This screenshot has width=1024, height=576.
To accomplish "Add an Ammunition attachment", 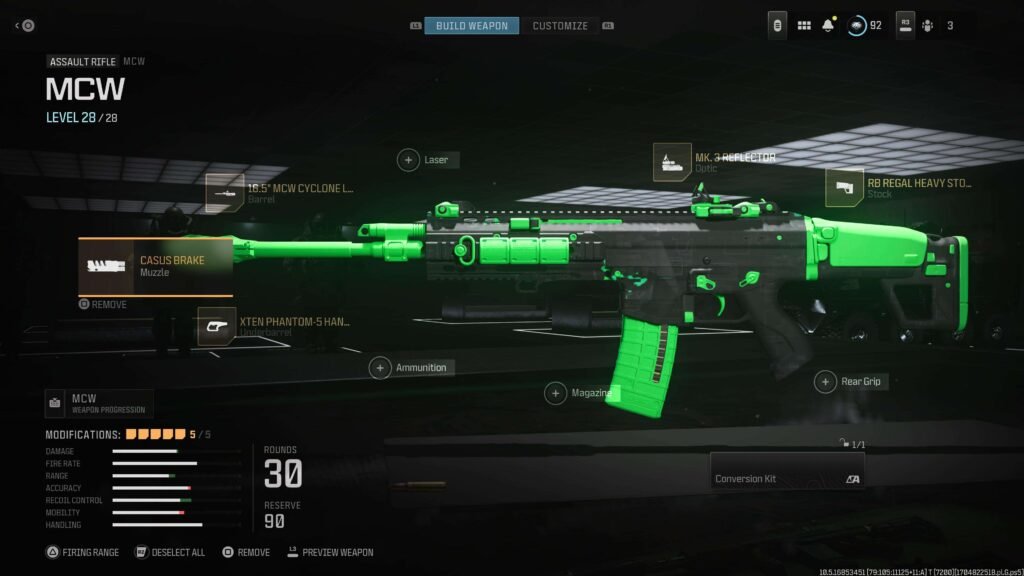I will point(381,368).
